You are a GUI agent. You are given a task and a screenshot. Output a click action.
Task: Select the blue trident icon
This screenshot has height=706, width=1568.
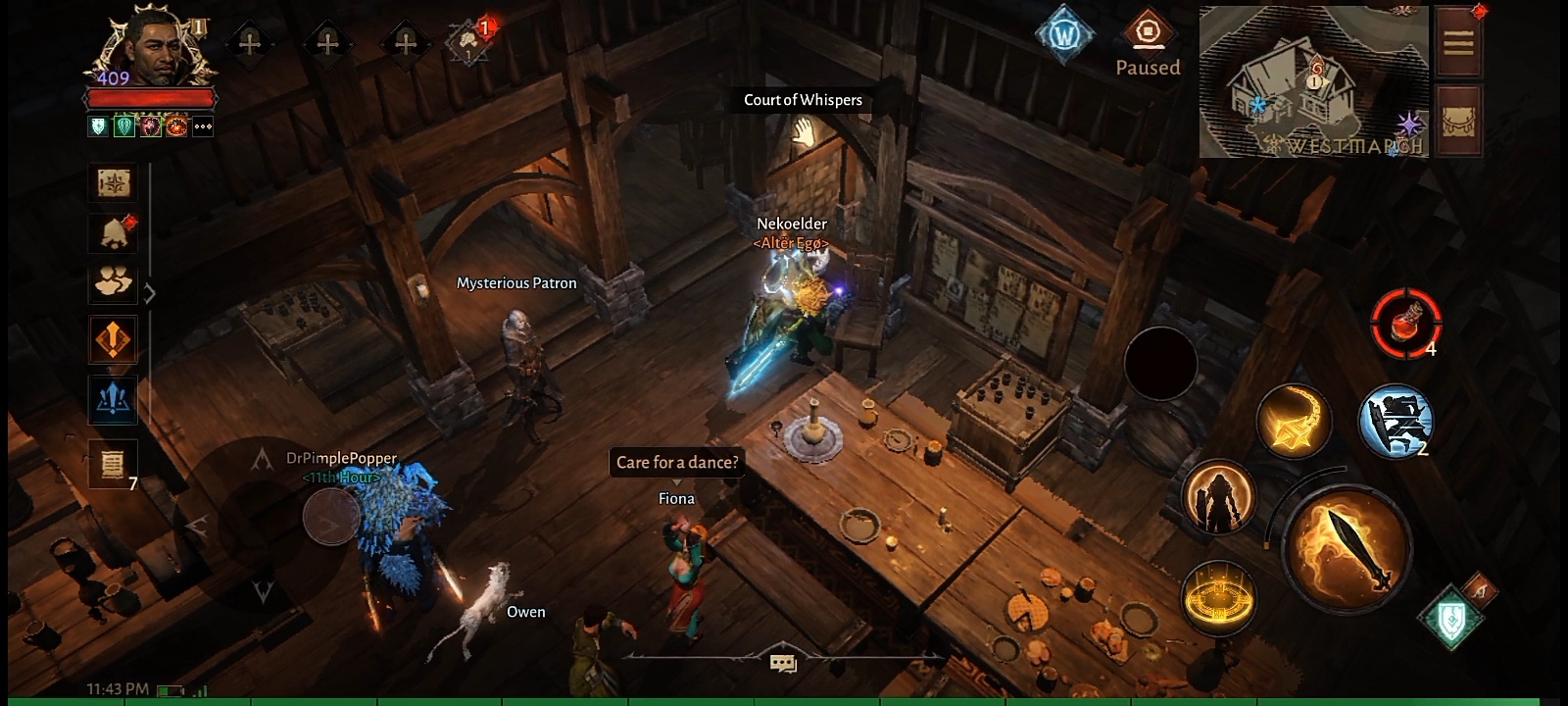tap(113, 398)
